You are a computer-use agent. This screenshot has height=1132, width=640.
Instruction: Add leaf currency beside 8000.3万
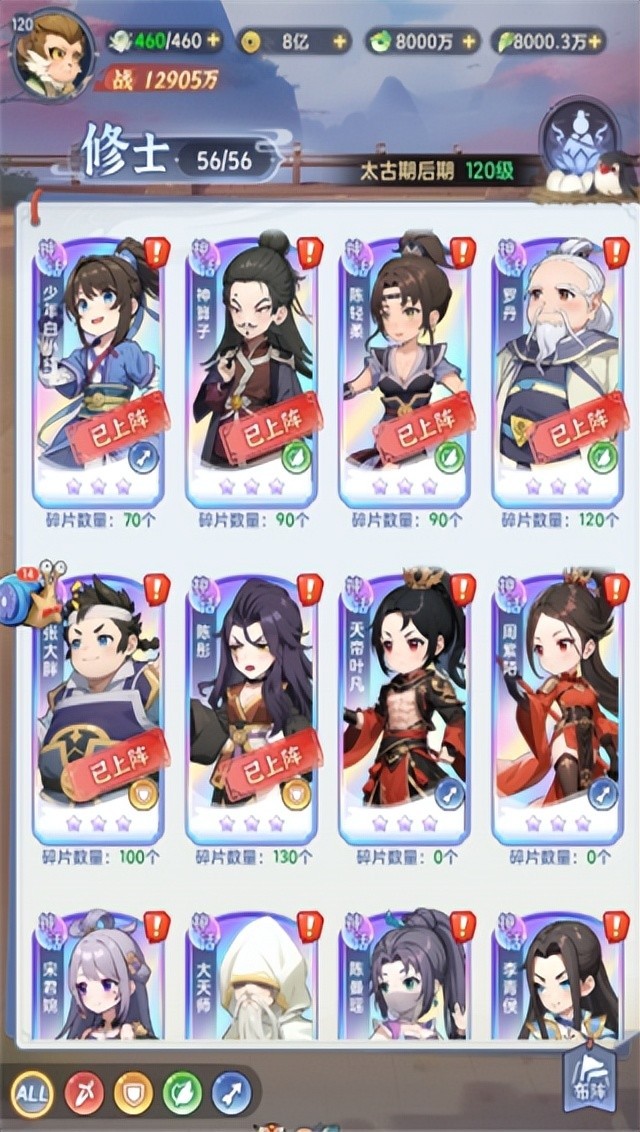596,42
